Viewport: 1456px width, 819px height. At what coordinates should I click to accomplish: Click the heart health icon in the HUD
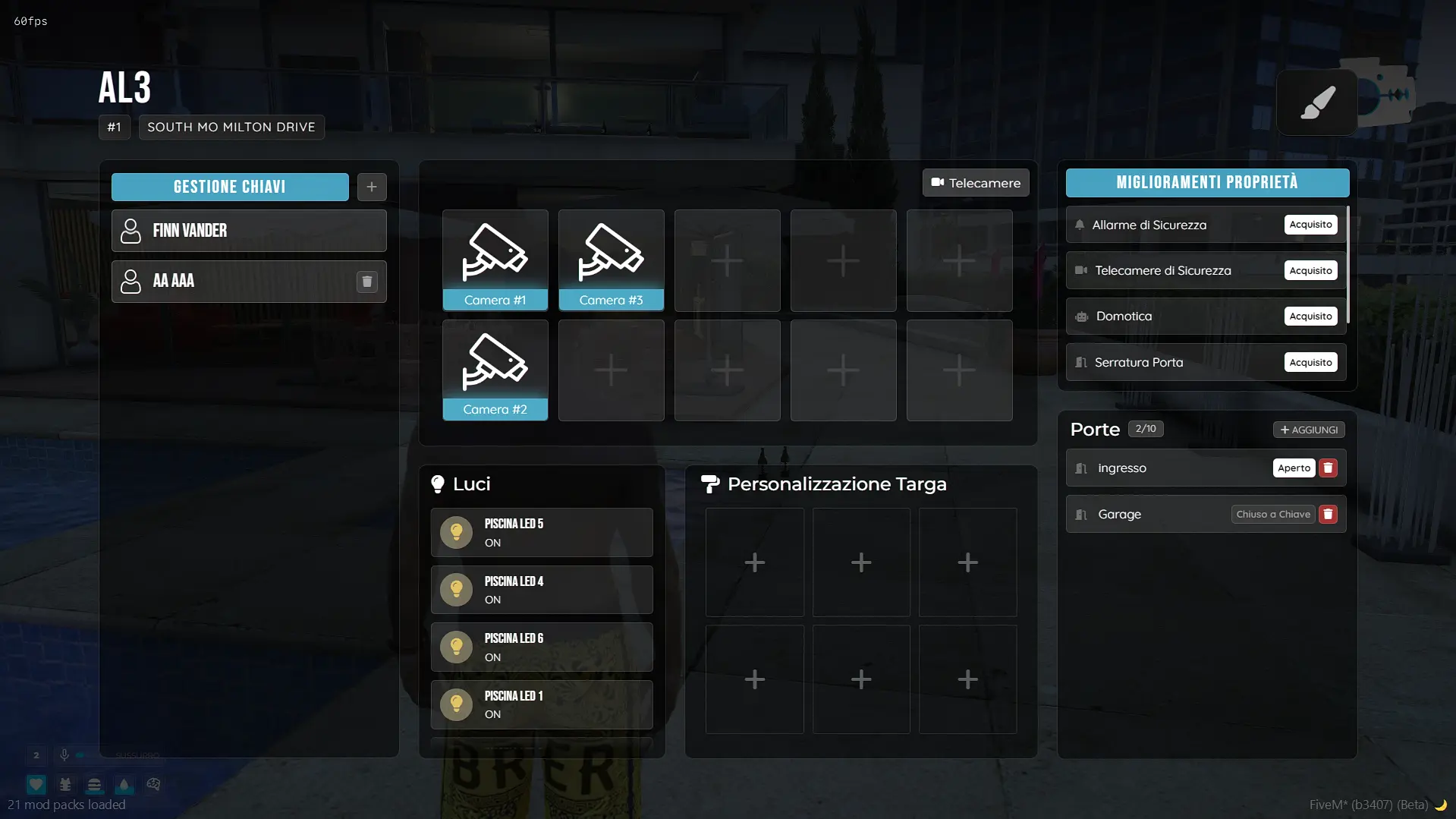click(x=36, y=785)
